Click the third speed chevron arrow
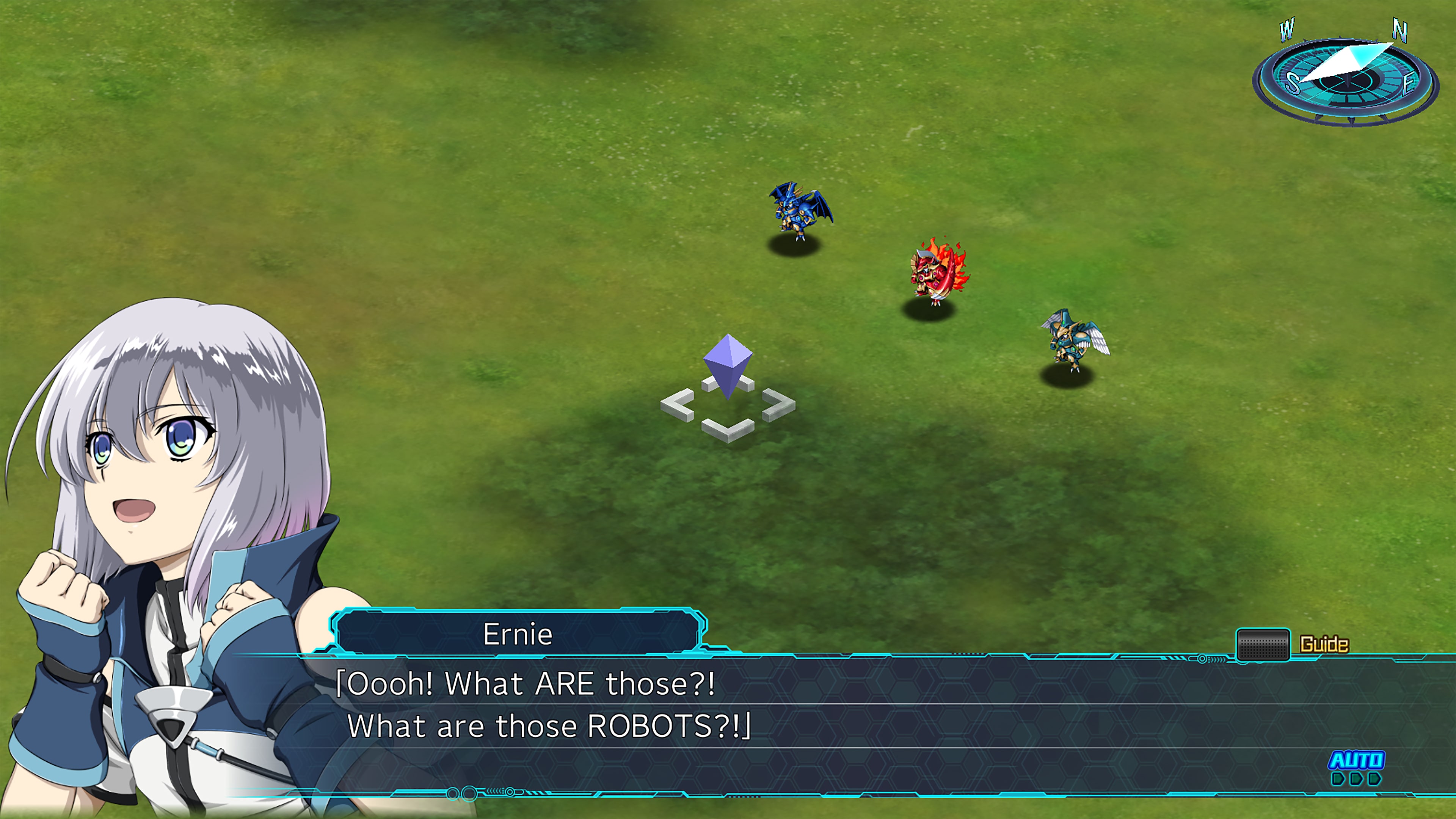Screen dimensions: 1456x819 click(x=1375, y=779)
